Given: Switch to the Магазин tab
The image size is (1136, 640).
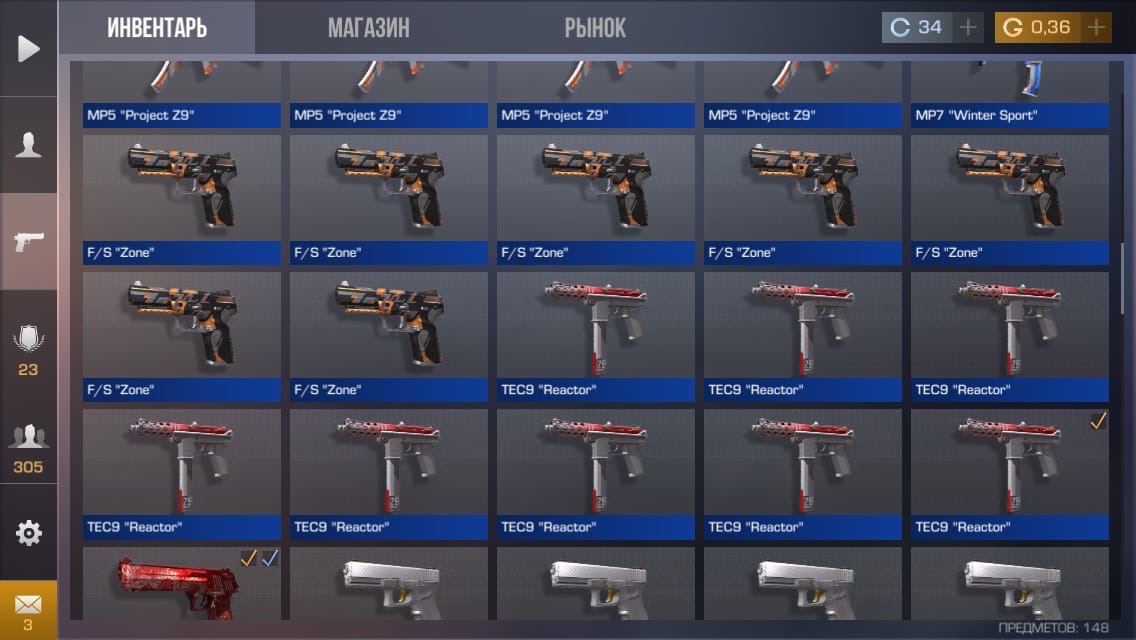Looking at the screenshot, I should (368, 28).
